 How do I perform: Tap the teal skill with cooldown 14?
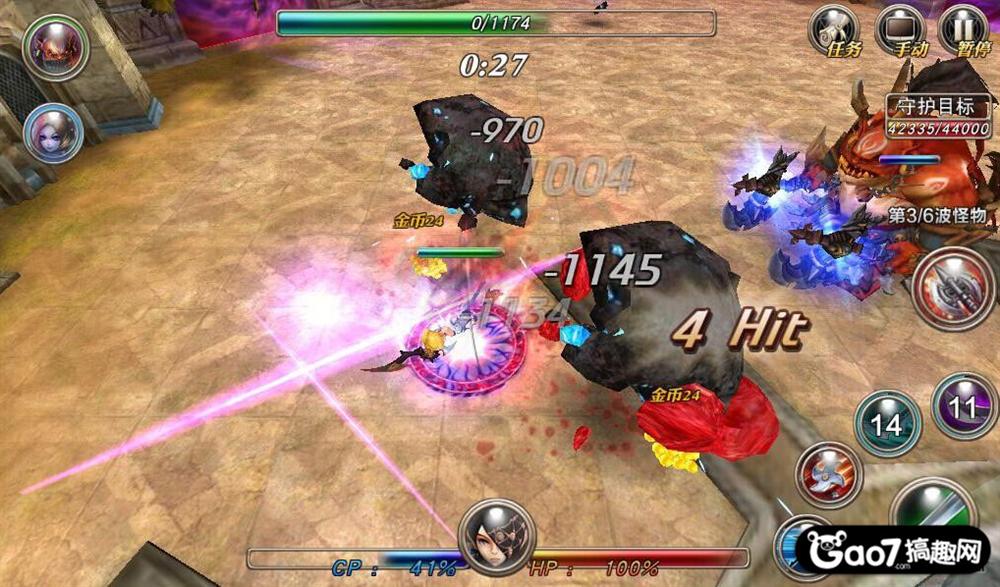click(x=887, y=424)
